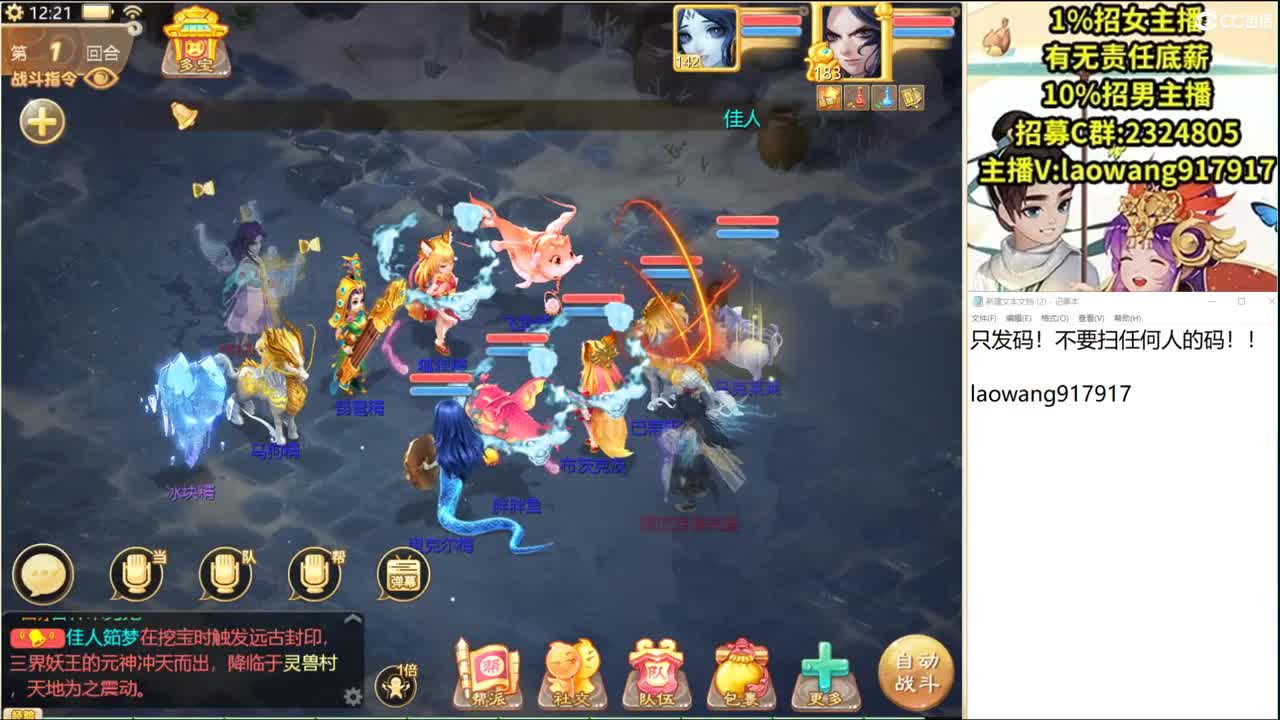Open the 多宝 shop bell icon
This screenshot has width=1280, height=720.
(x=196, y=42)
